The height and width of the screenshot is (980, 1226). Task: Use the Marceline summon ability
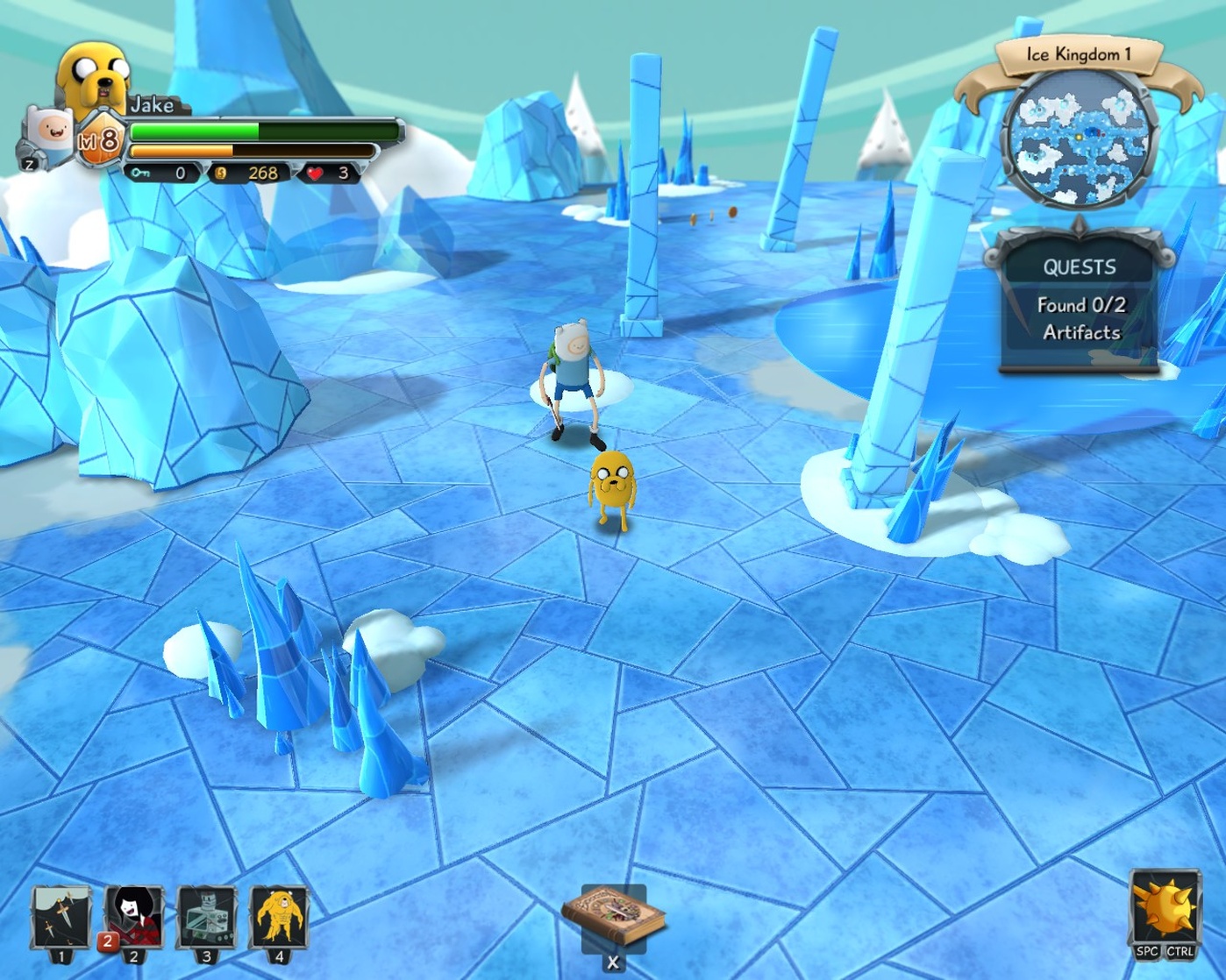click(134, 917)
